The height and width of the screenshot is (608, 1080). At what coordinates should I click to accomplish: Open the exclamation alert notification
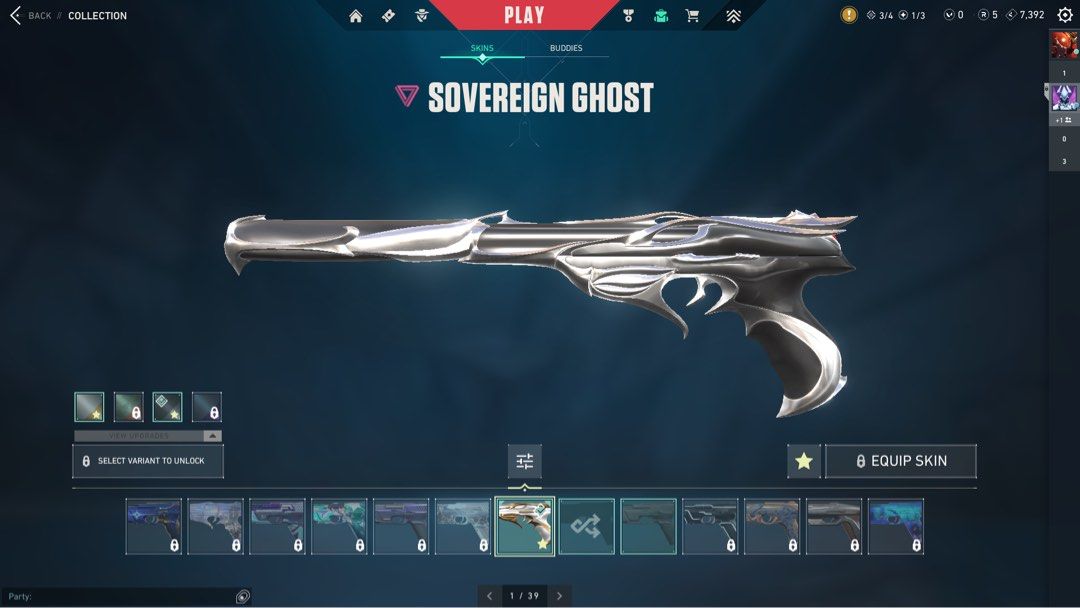coord(849,15)
